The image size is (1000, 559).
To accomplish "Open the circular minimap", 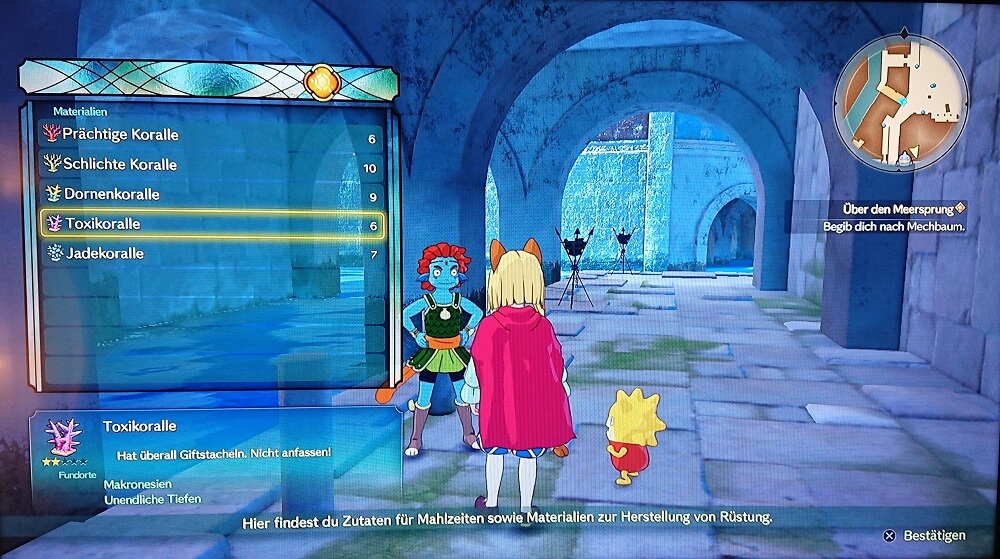I will tap(900, 102).
